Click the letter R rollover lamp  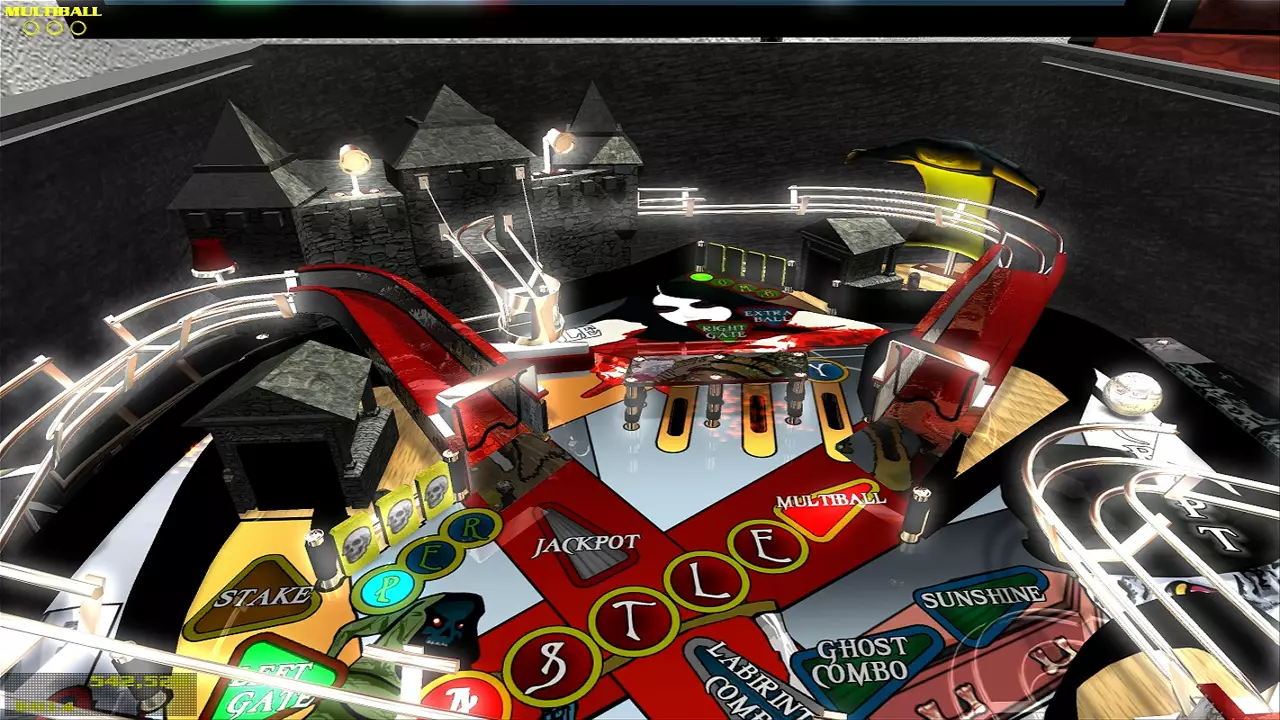472,527
